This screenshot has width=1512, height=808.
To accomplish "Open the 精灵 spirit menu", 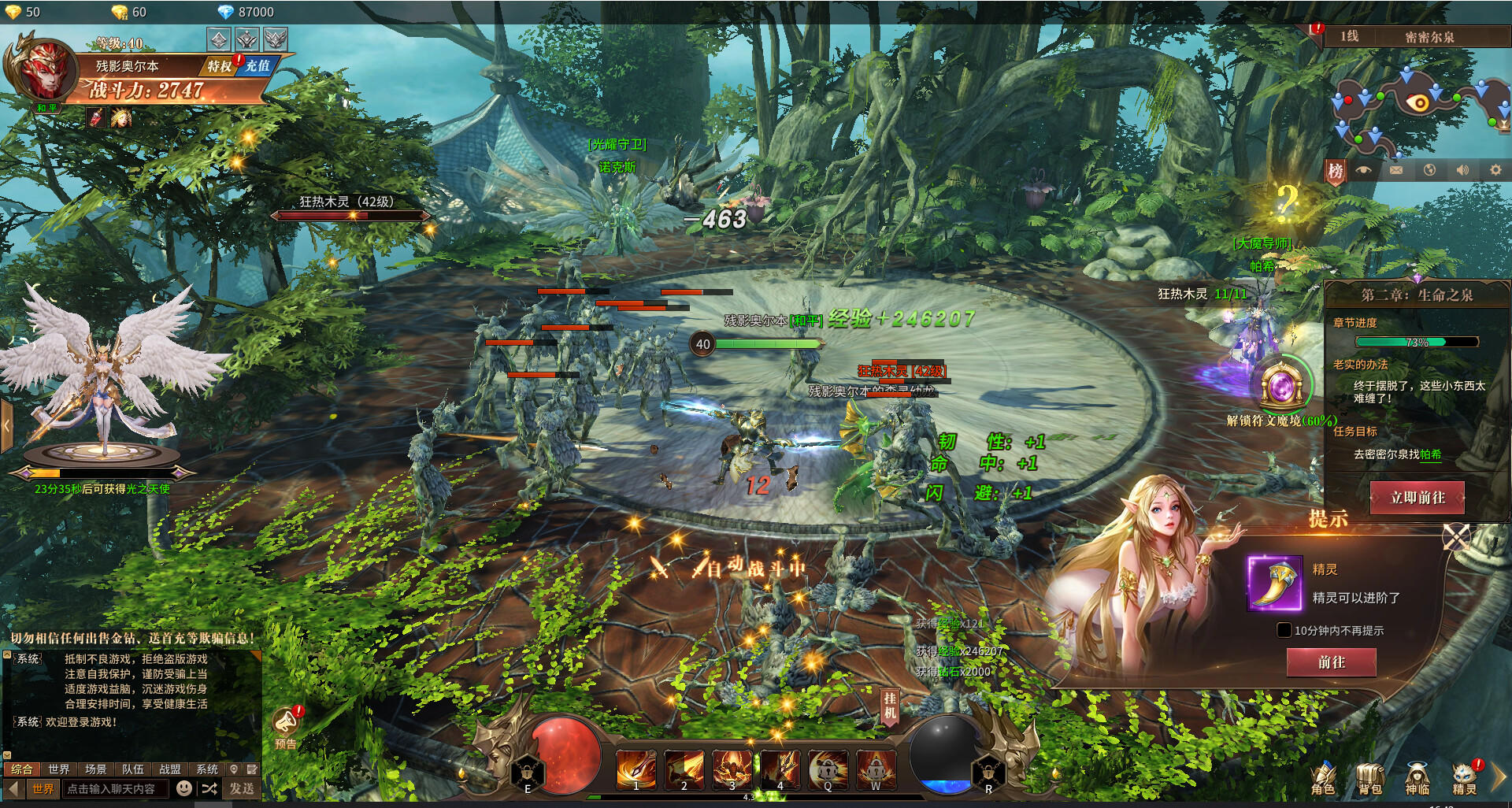I will (1464, 778).
